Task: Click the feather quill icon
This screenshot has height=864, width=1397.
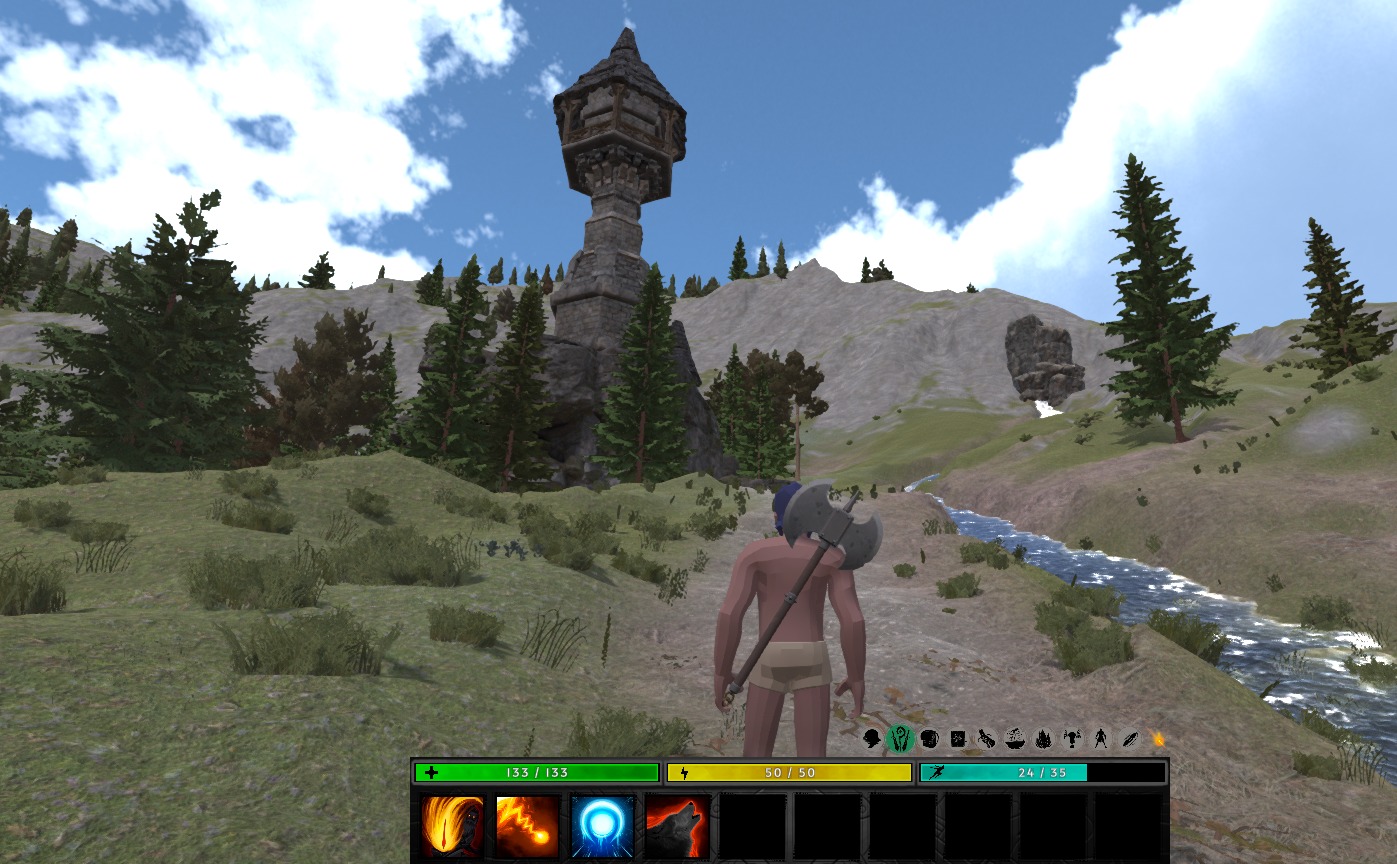Action: coord(1129,739)
